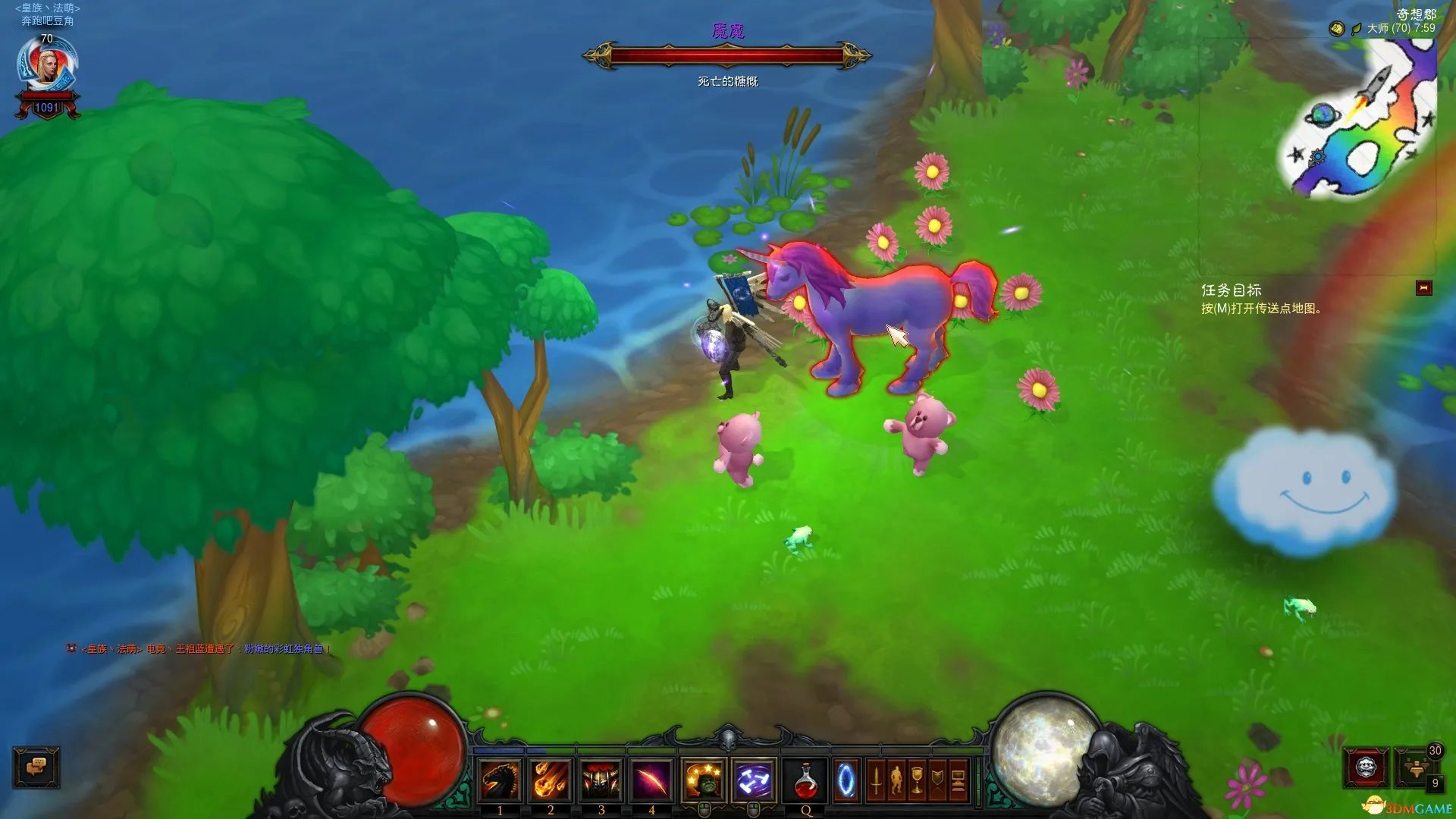Open the winged emblem button with 30 badge

[1415, 767]
